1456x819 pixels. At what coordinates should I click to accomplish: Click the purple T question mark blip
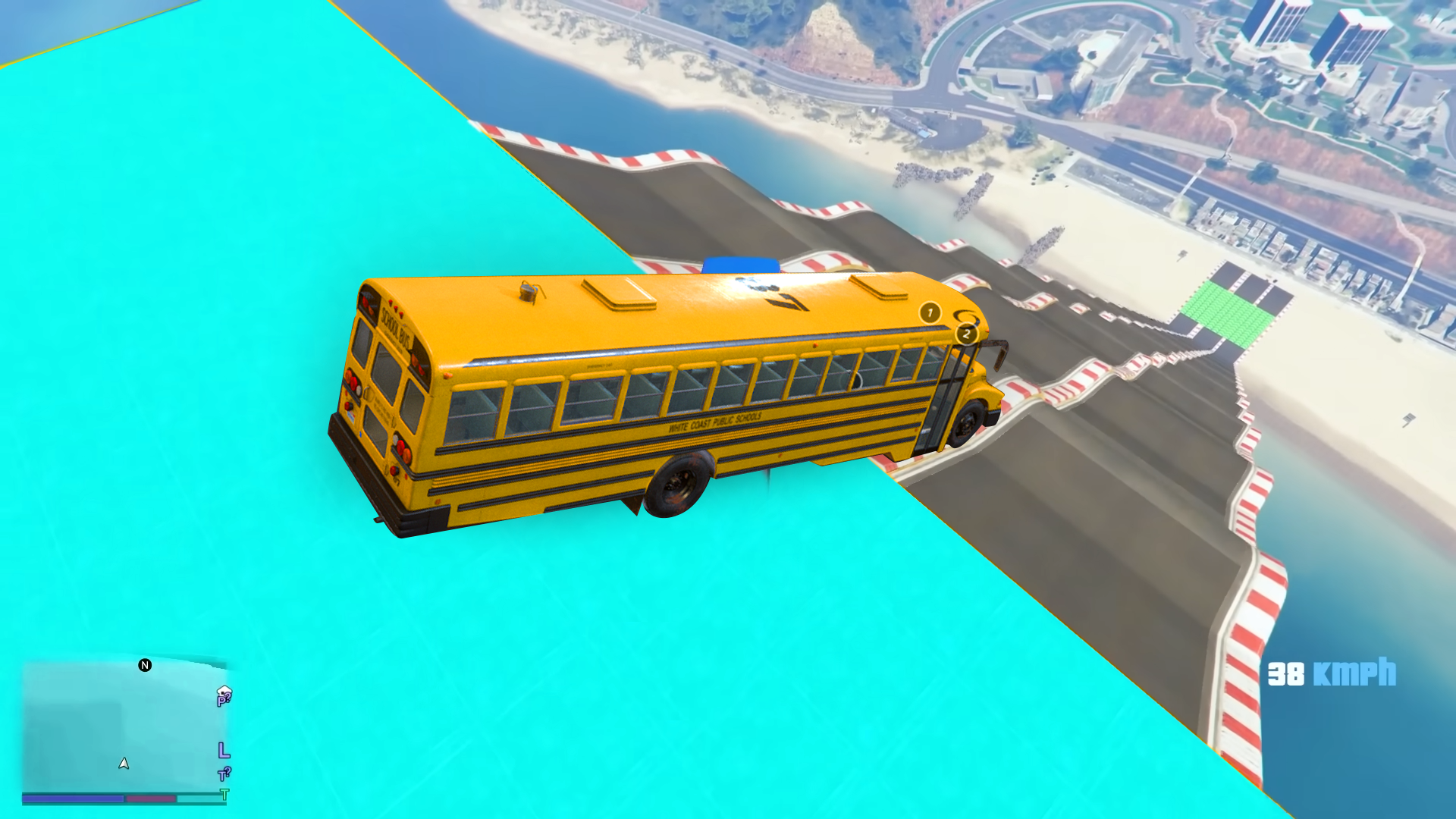(224, 774)
